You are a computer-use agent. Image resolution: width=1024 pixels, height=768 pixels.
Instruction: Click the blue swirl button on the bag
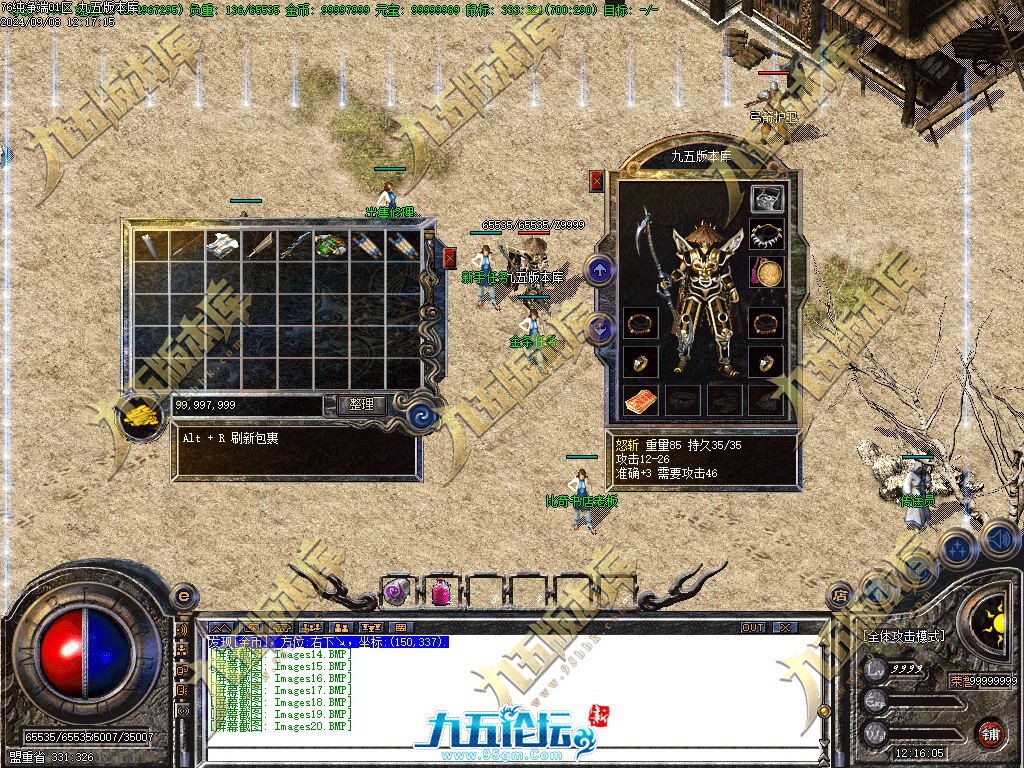(423, 414)
